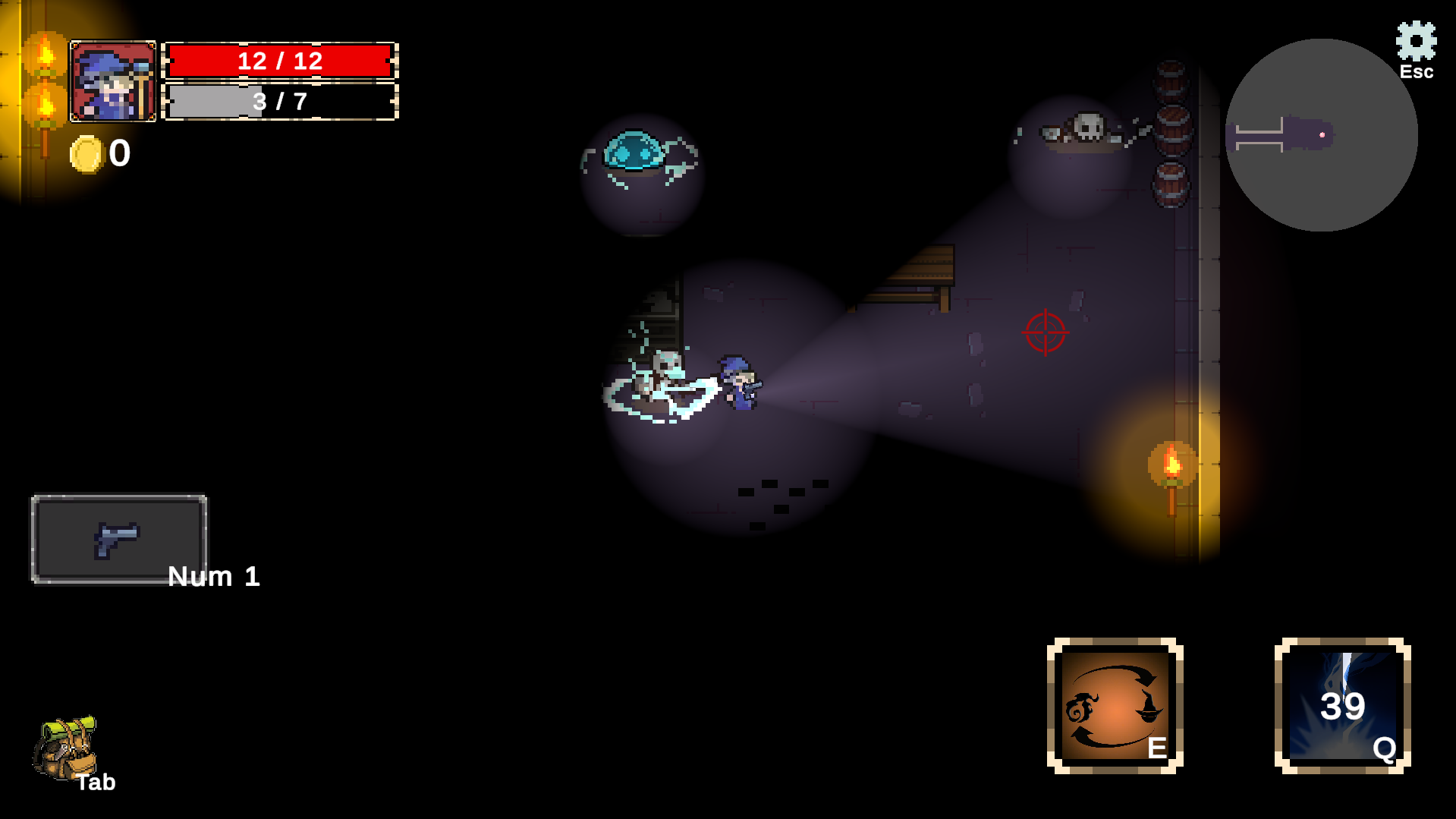Viewport: 1456px width, 819px height.
Task: Click the circular minimap
Action: pyautogui.click(x=1321, y=135)
